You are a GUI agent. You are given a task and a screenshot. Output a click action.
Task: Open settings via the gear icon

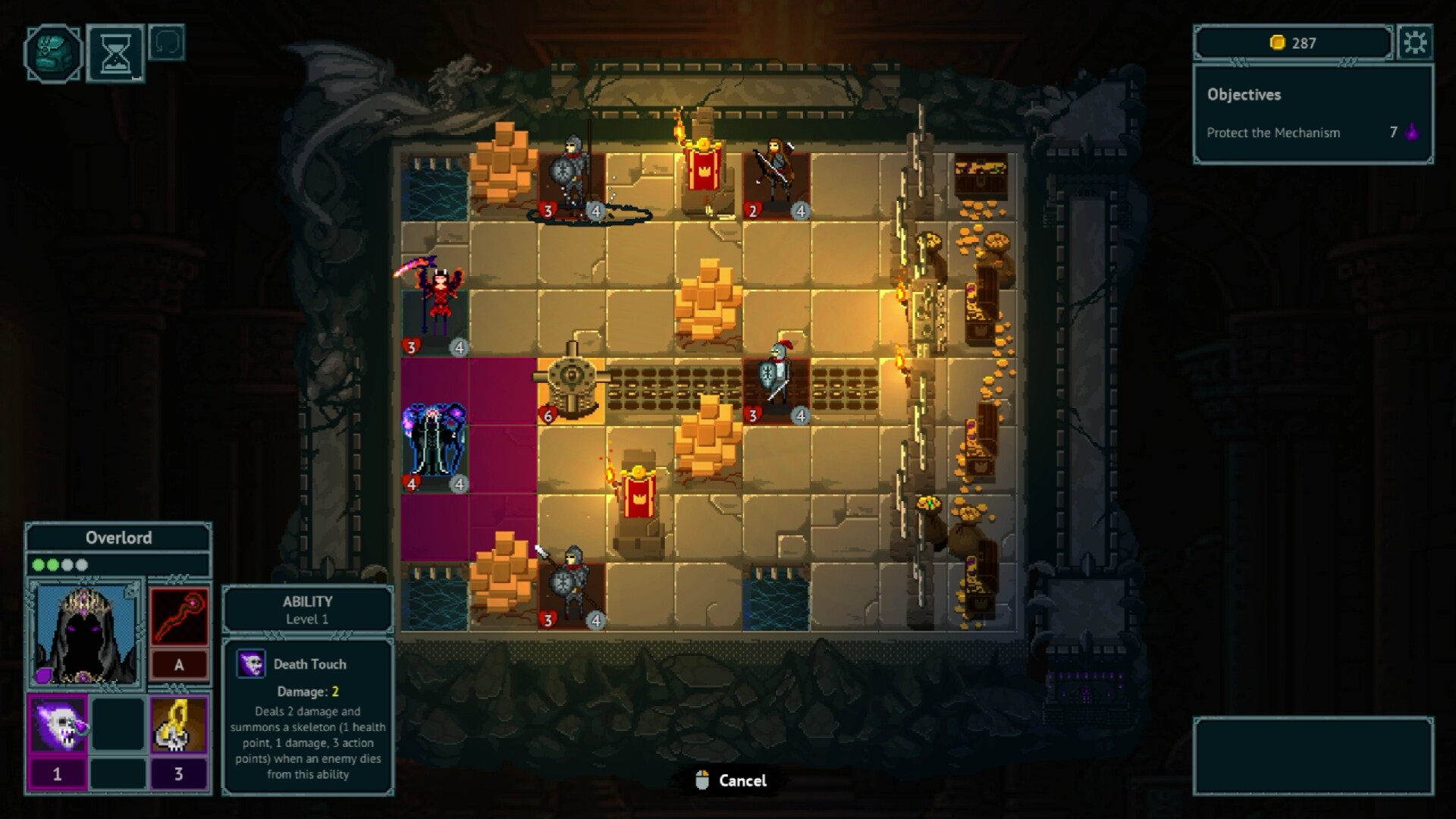[1414, 42]
